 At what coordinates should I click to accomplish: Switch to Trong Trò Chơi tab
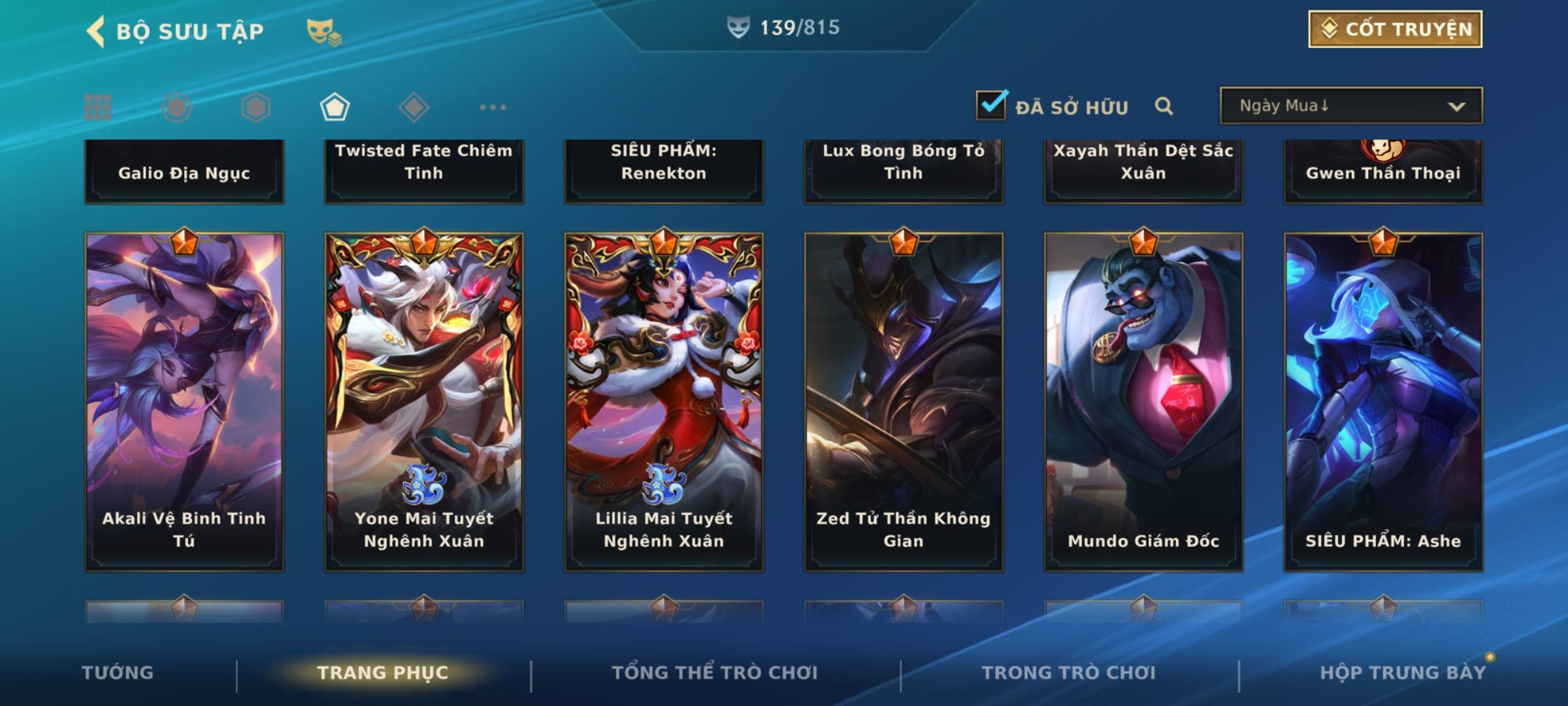point(1069,673)
